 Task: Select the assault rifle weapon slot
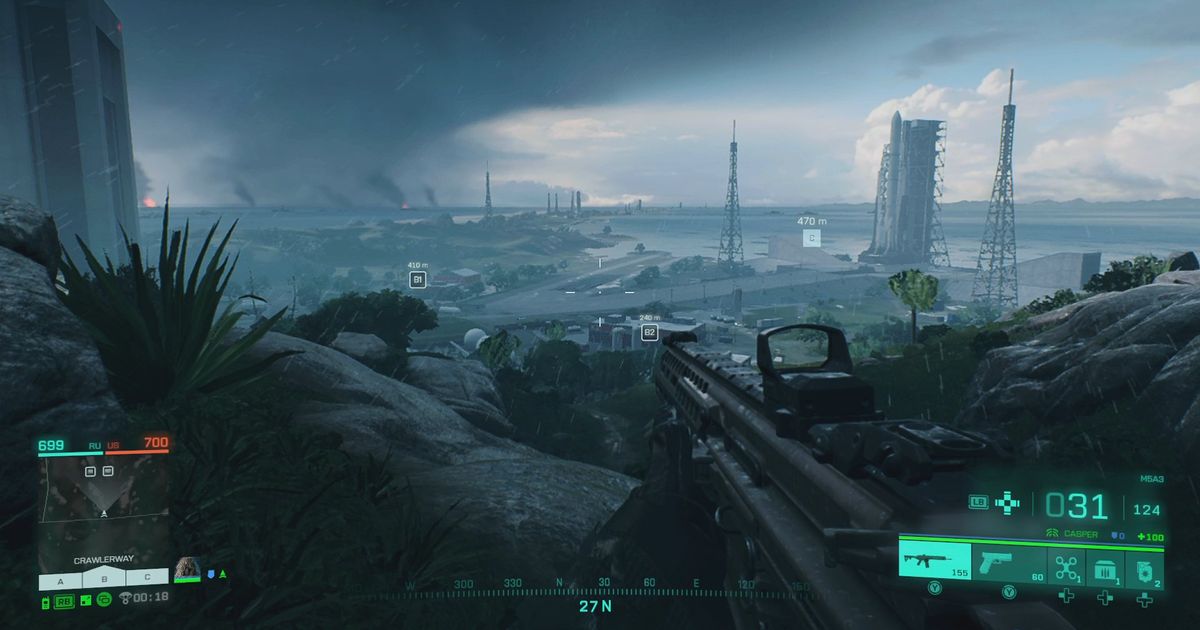(x=934, y=561)
